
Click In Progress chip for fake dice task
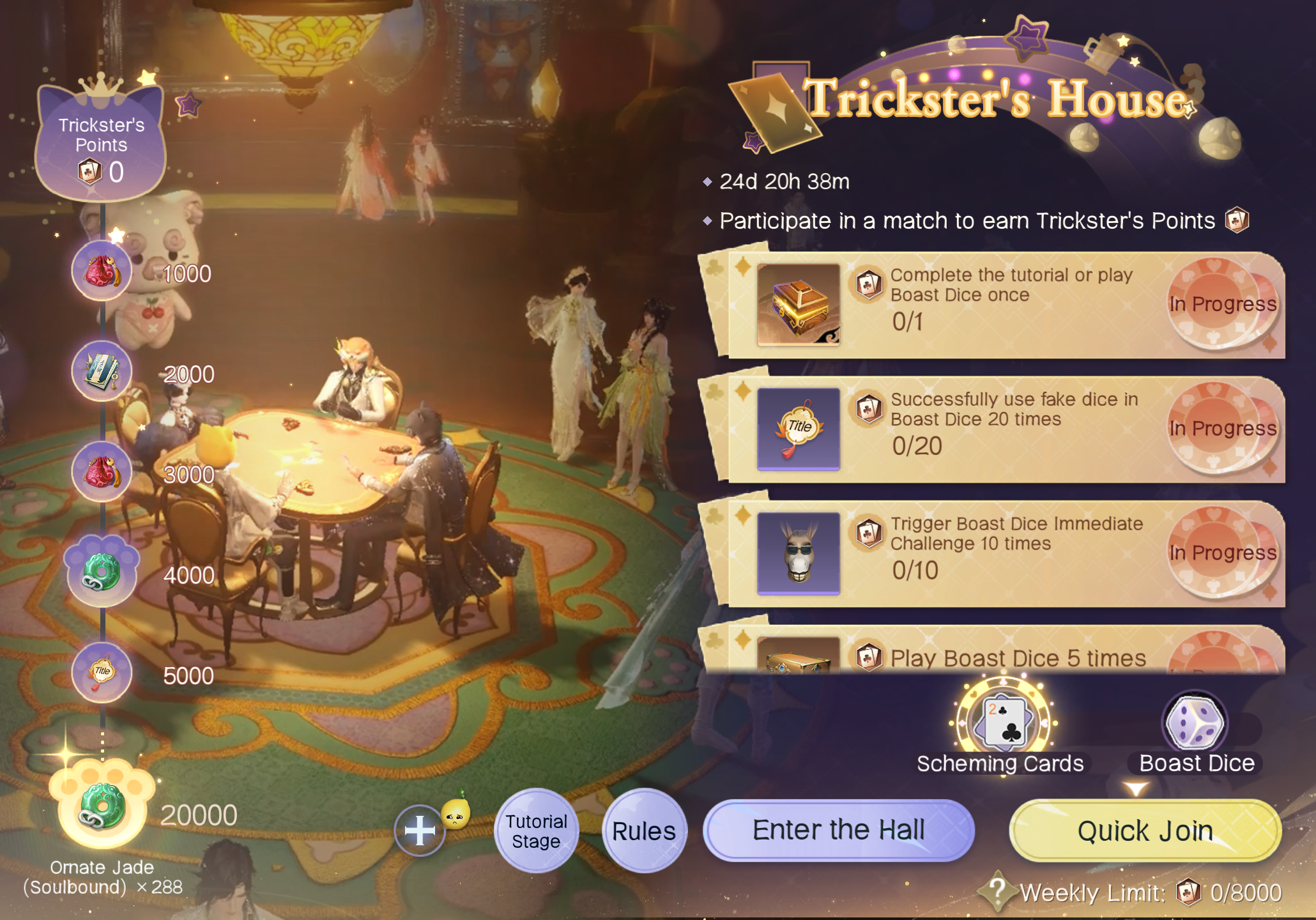point(1222,428)
